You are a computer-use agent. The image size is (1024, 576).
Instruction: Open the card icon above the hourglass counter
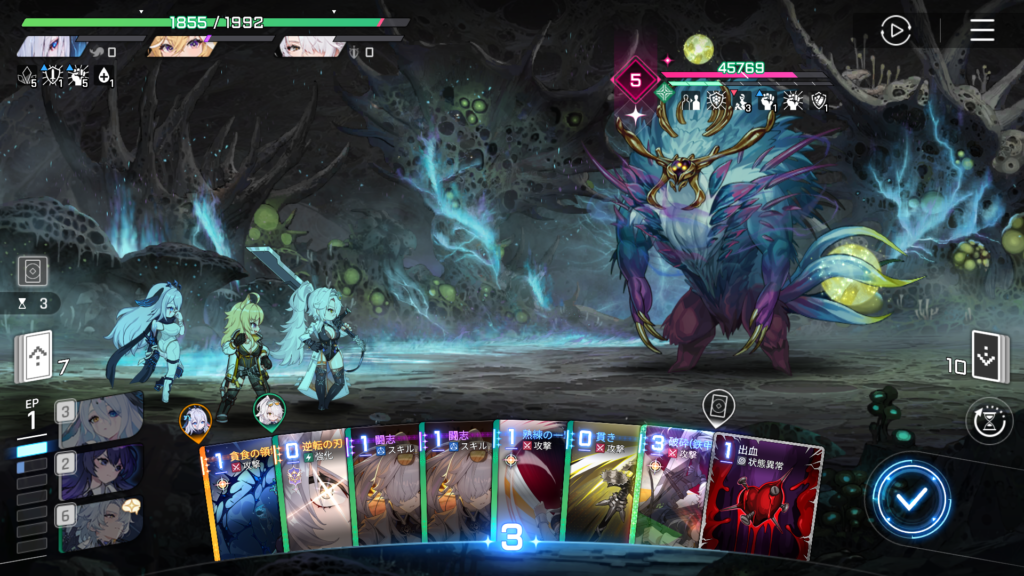coord(31,271)
